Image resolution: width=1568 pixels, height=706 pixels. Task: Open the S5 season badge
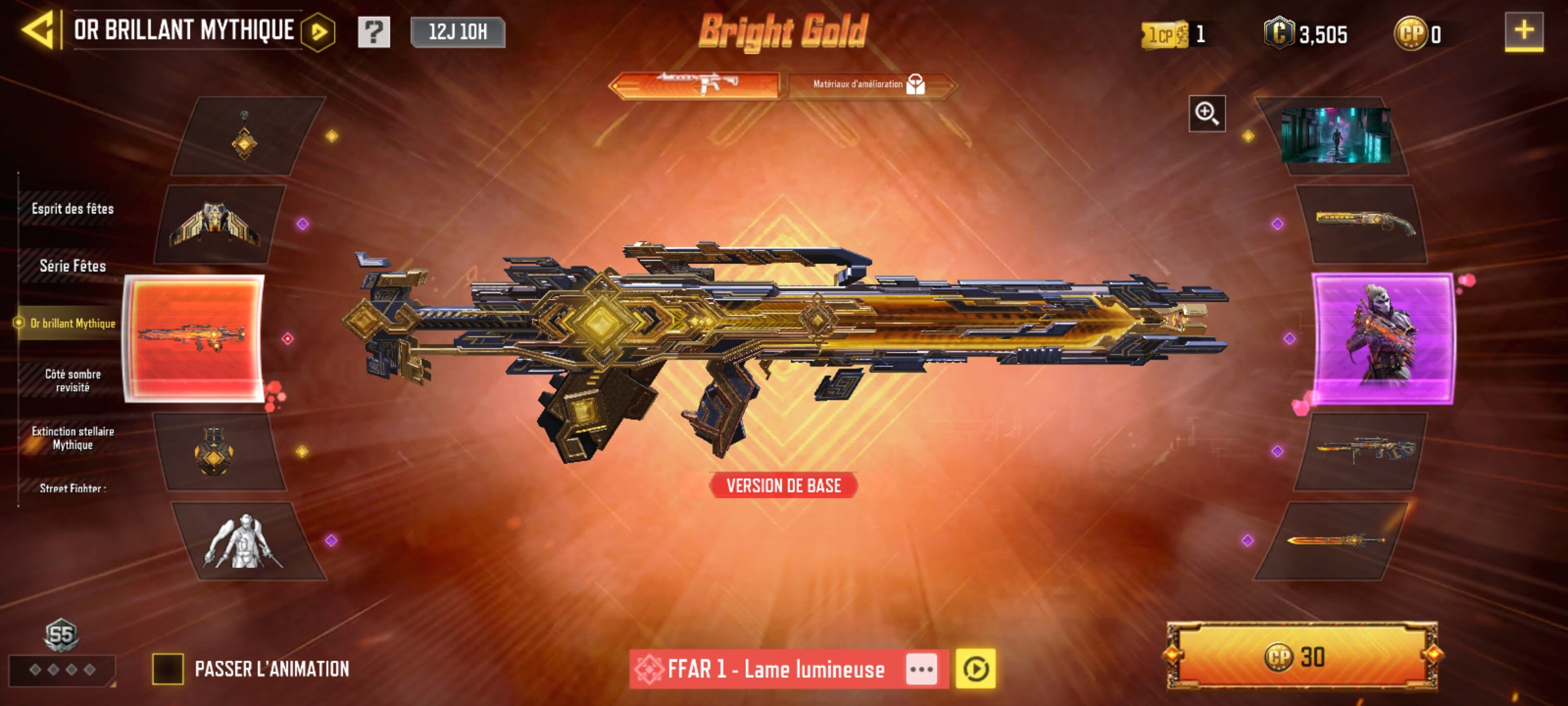click(x=61, y=635)
